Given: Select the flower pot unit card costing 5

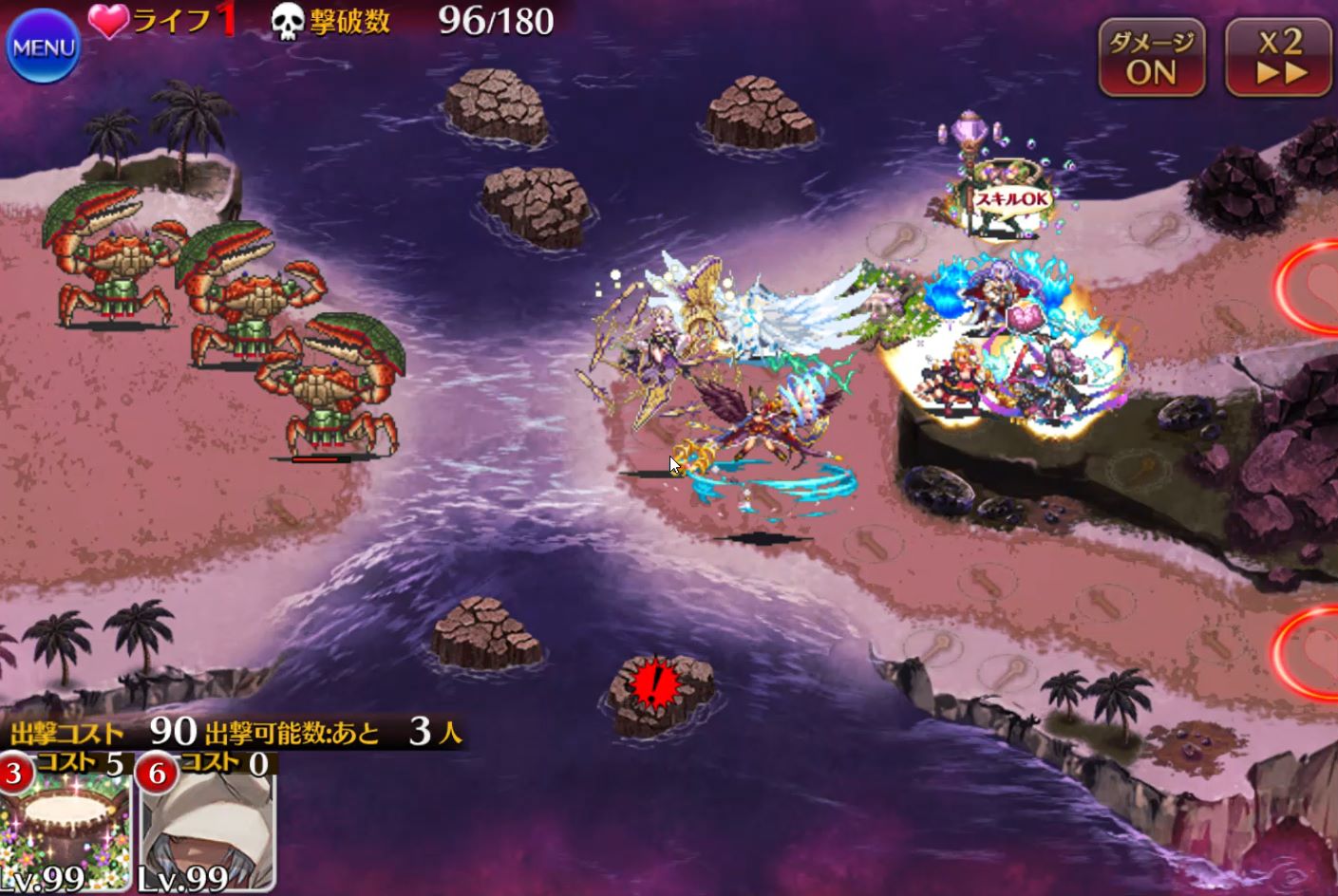Looking at the screenshot, I should click(x=65, y=826).
